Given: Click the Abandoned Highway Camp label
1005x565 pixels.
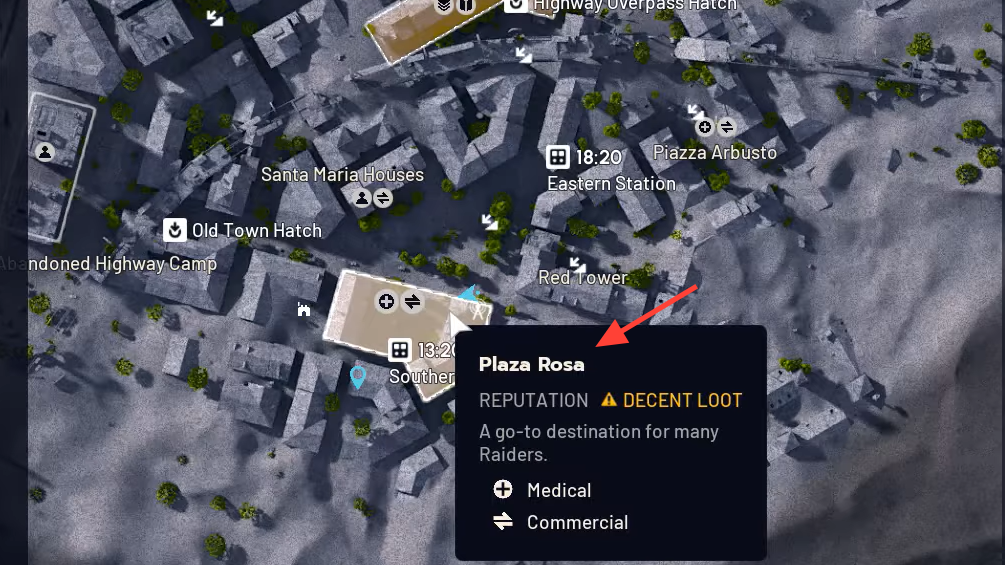Looking at the screenshot, I should (x=108, y=264).
